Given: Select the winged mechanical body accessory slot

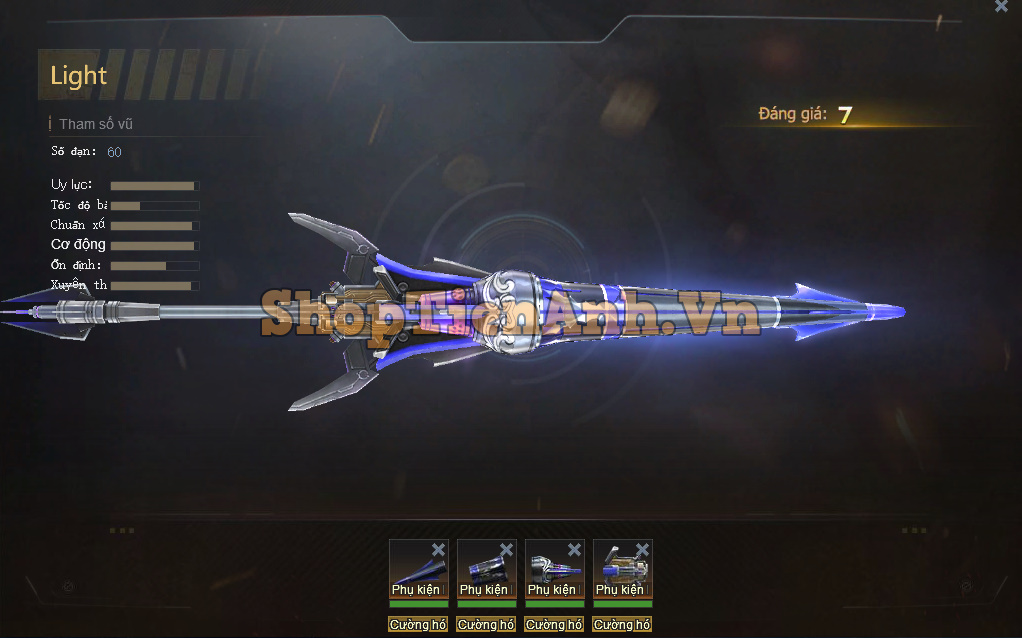Looking at the screenshot, I should pos(622,569).
